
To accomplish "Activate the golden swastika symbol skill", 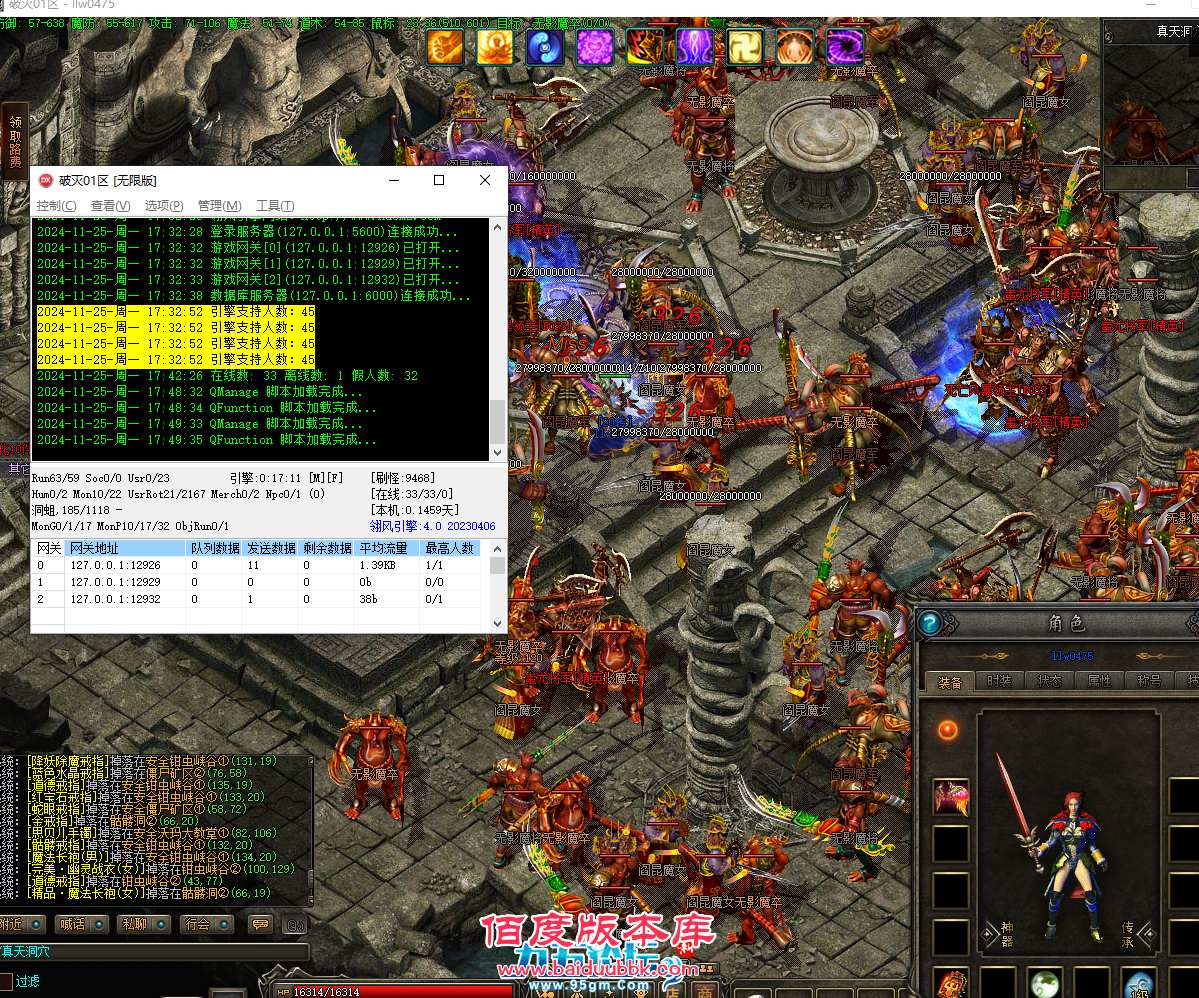I will (745, 47).
